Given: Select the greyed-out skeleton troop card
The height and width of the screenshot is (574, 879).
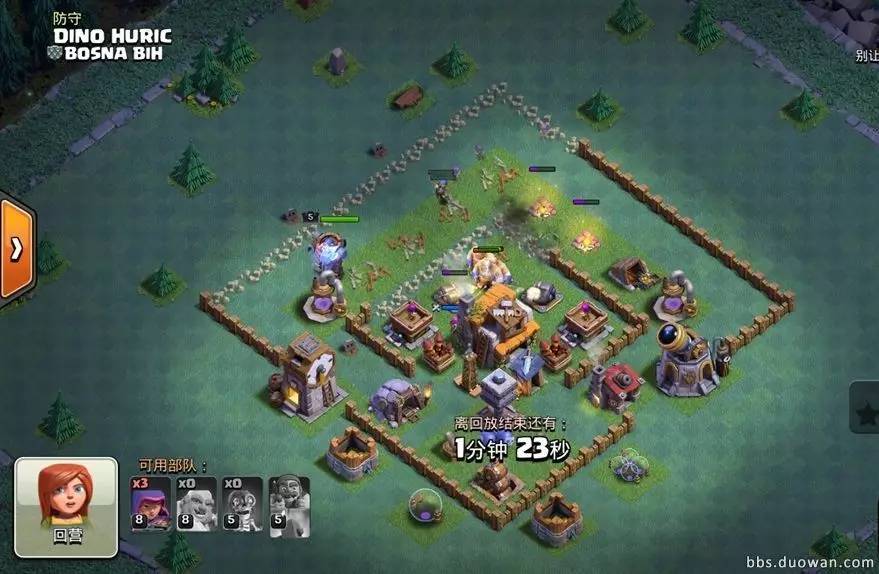Looking at the screenshot, I should coord(242,503).
